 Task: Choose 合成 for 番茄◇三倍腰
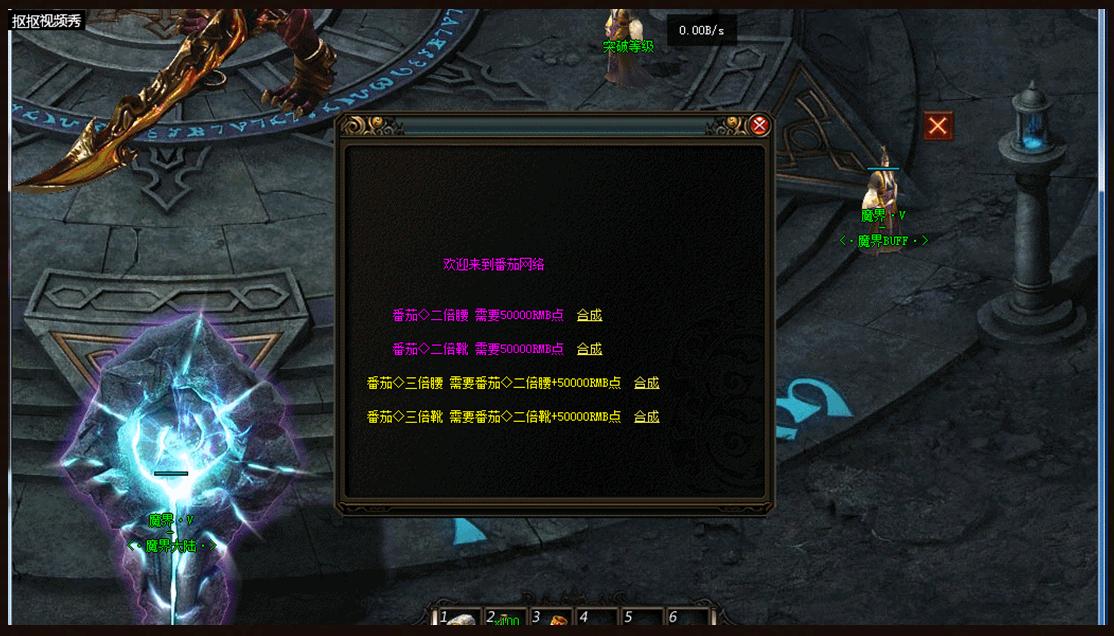[x=646, y=383]
